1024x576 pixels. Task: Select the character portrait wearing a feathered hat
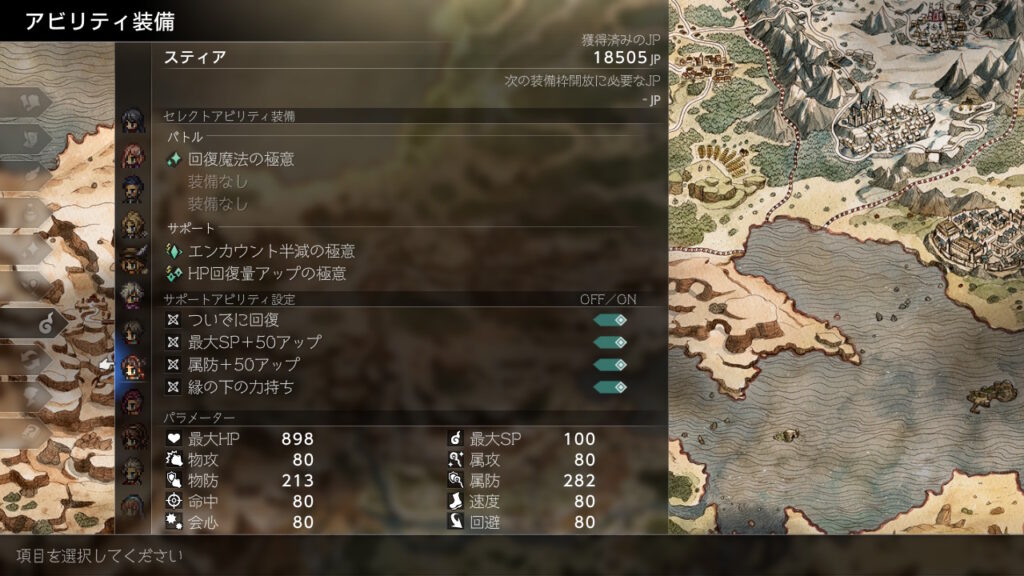pos(132,259)
